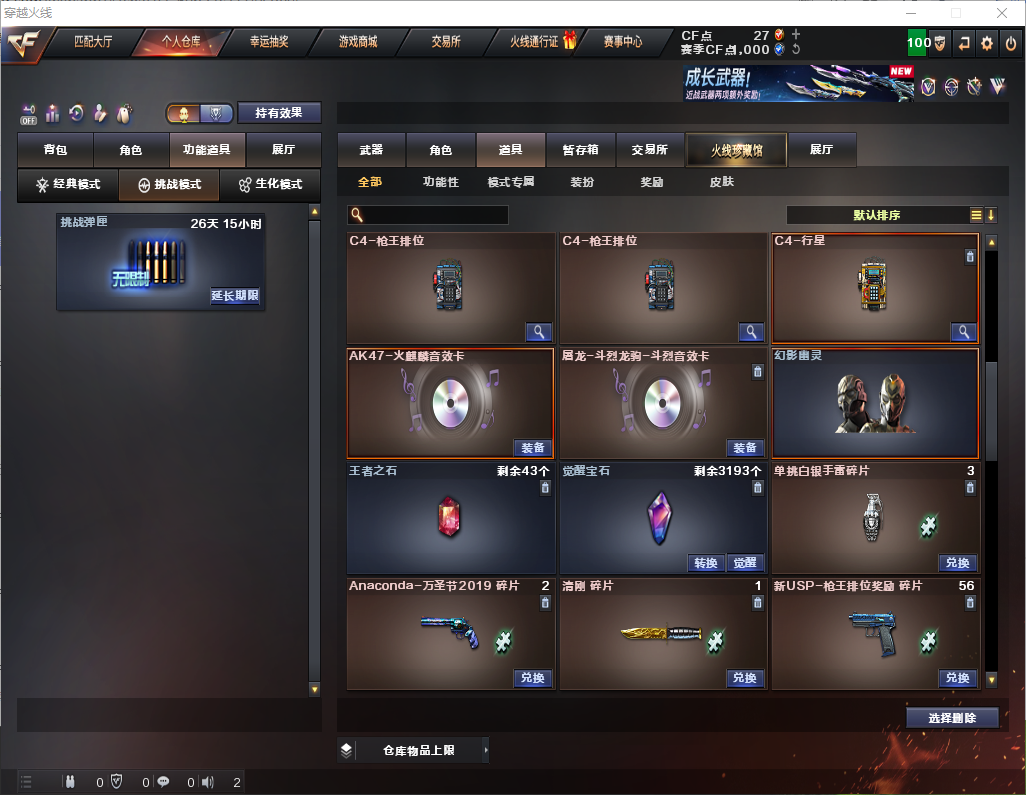Viewport: 1026px width, 795px height.
Task: Open the 火线珍藏馆 collection tab
Action: [736, 150]
